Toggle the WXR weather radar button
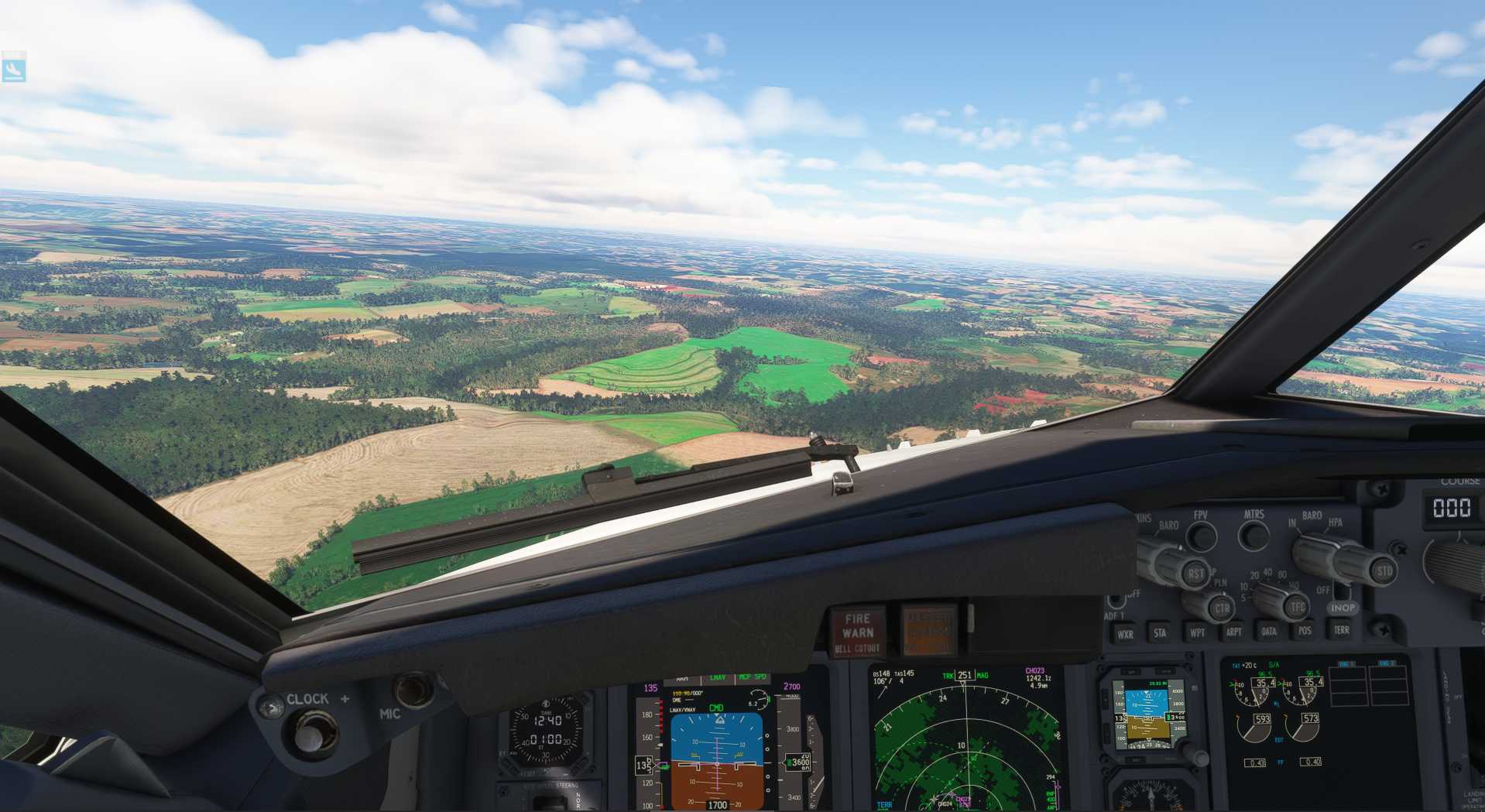 point(1125,634)
